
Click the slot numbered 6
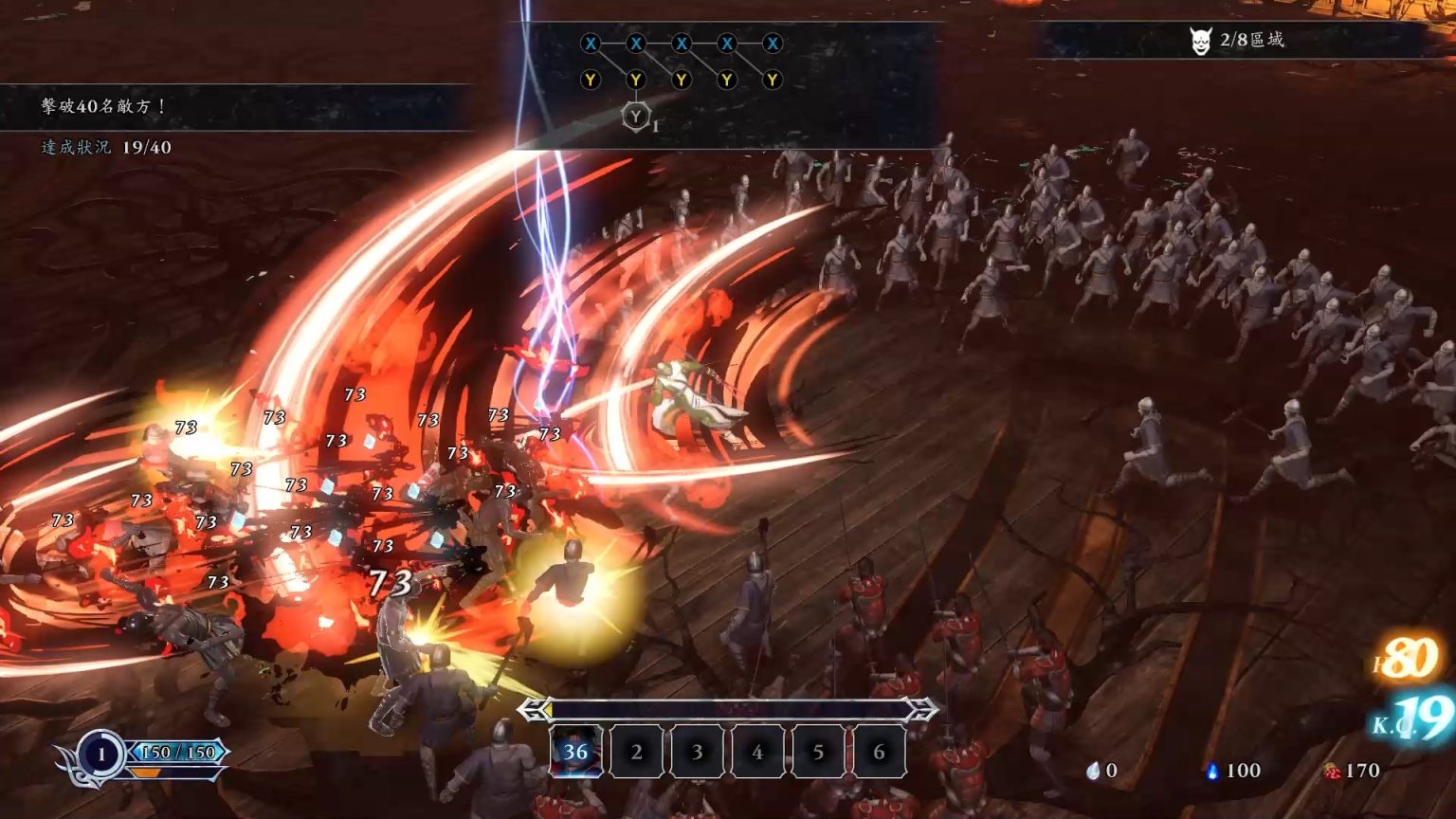[x=879, y=752]
